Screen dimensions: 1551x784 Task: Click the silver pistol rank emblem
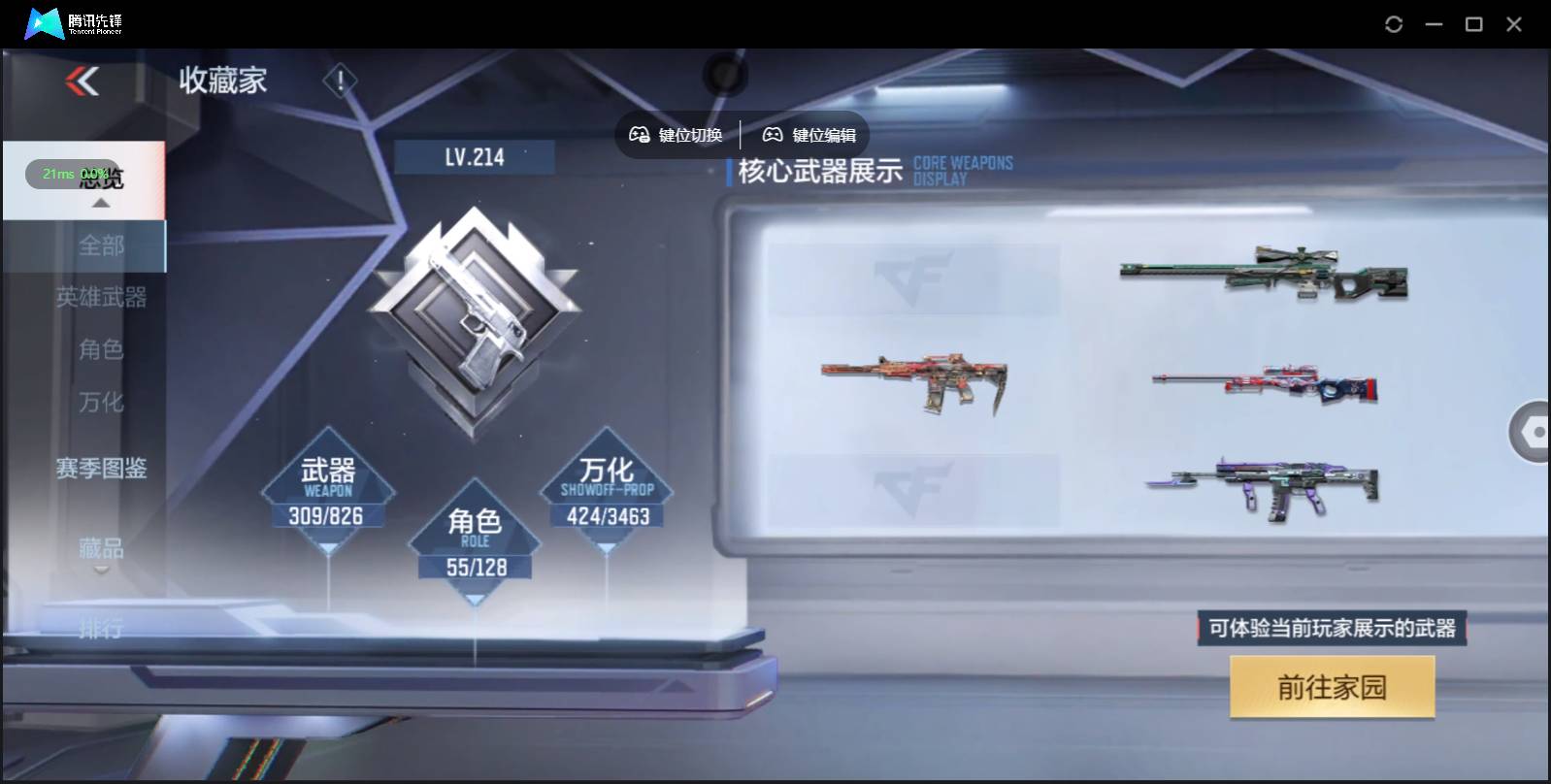pos(477,310)
